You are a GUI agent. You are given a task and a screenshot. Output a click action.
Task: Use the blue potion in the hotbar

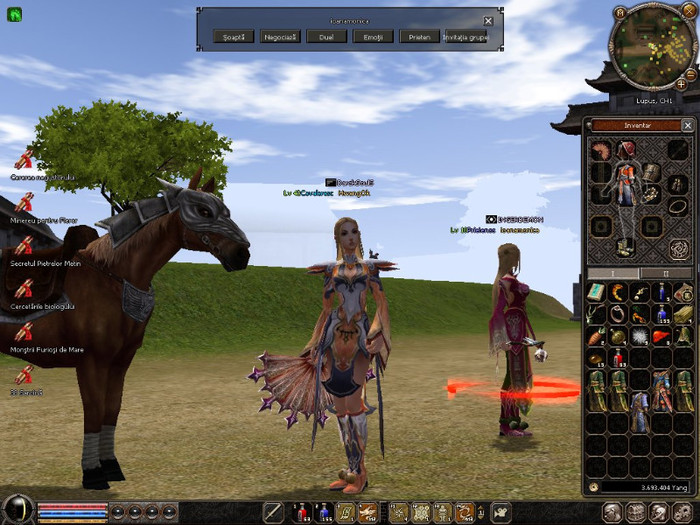tap(324, 512)
